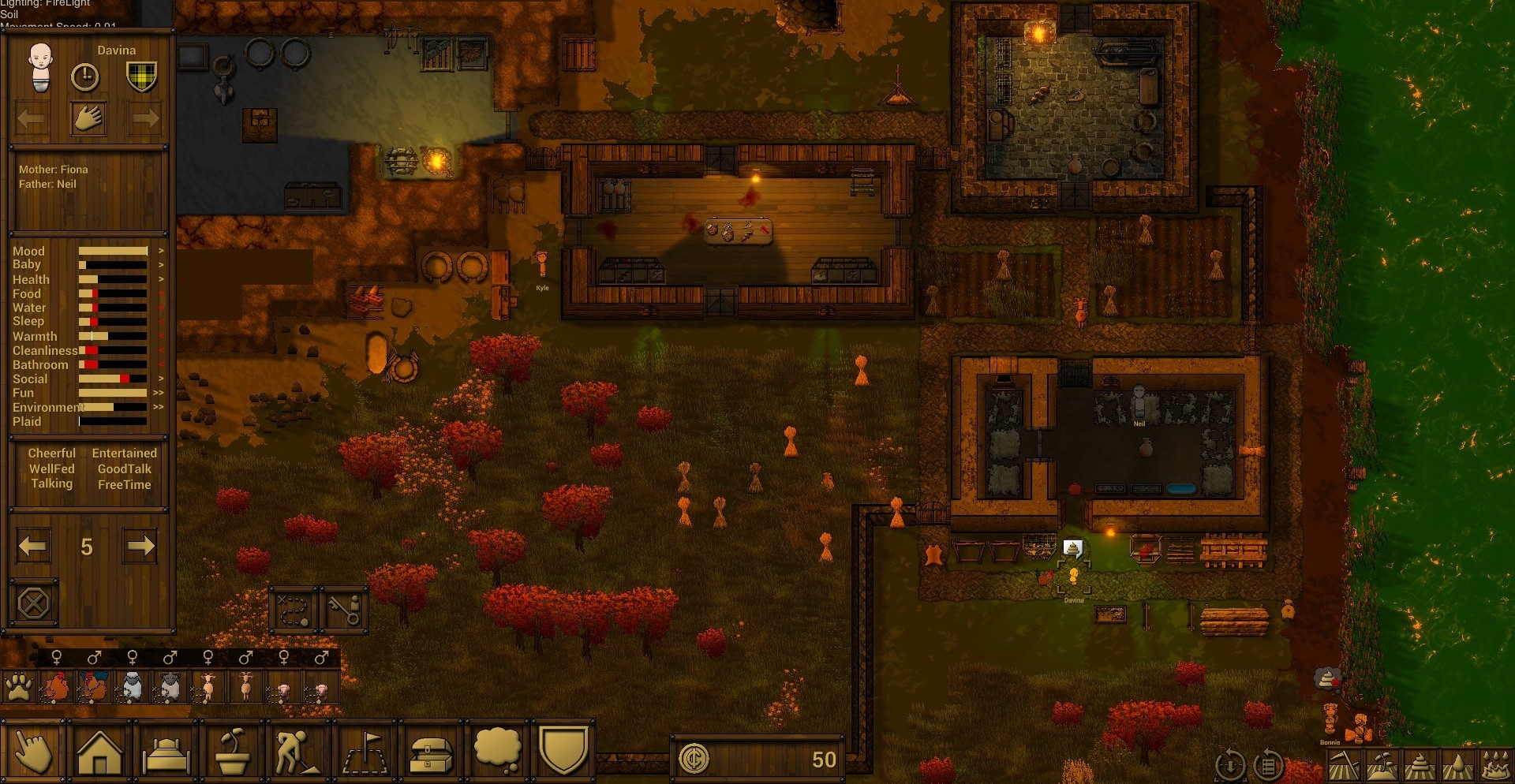Select the hand pointer tool
This screenshot has width=1515, height=784.
33,752
